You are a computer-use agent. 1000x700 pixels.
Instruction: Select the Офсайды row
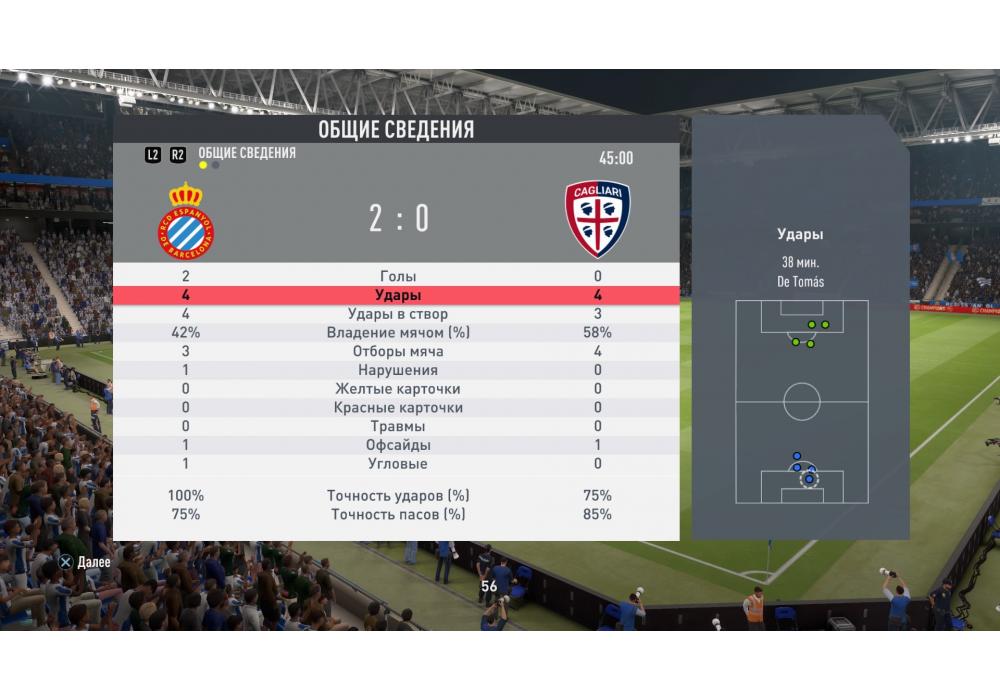pyautogui.click(x=398, y=445)
